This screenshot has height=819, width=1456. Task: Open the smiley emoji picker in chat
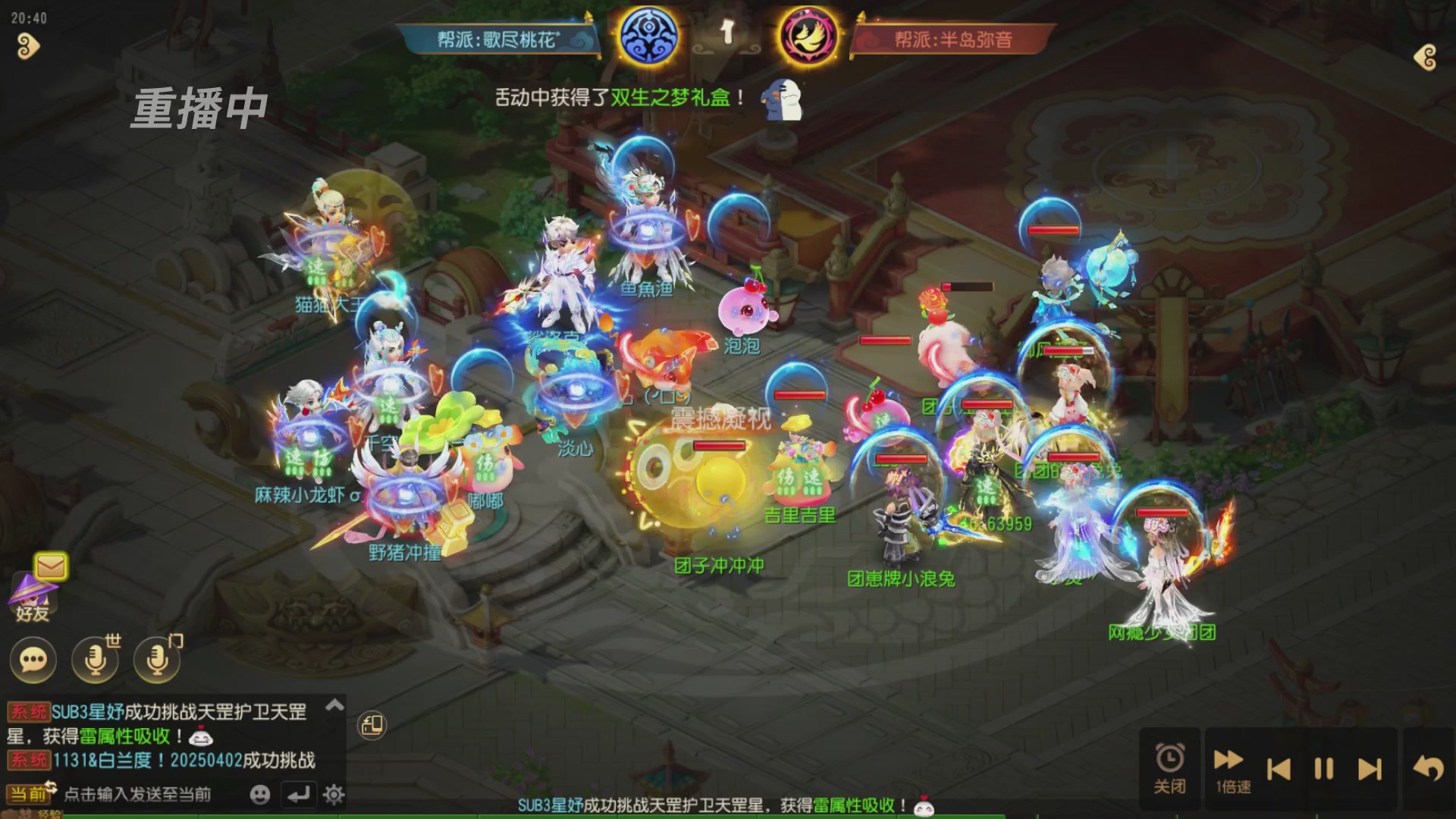click(x=259, y=794)
